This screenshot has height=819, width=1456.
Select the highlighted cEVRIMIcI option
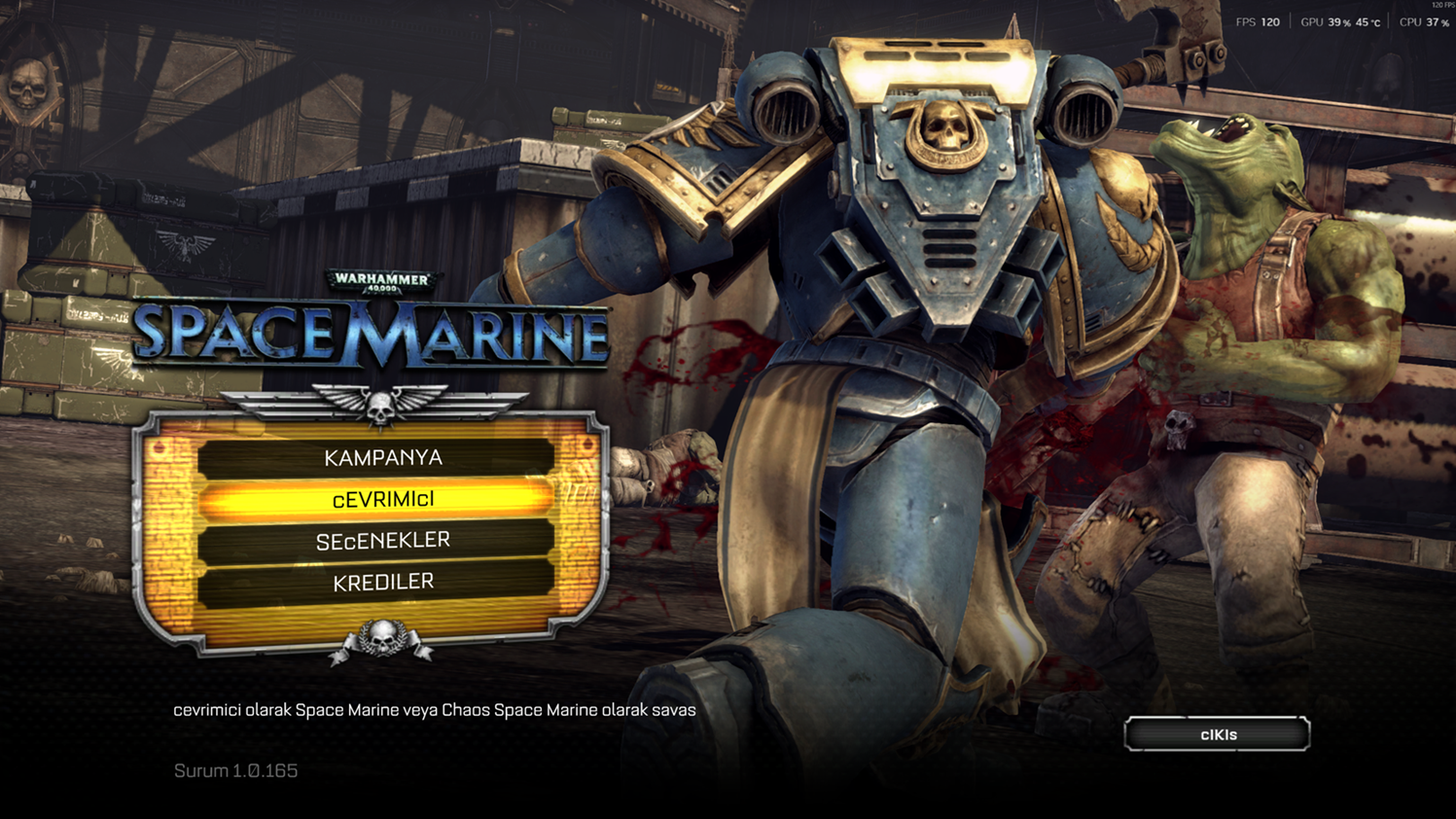(x=382, y=500)
